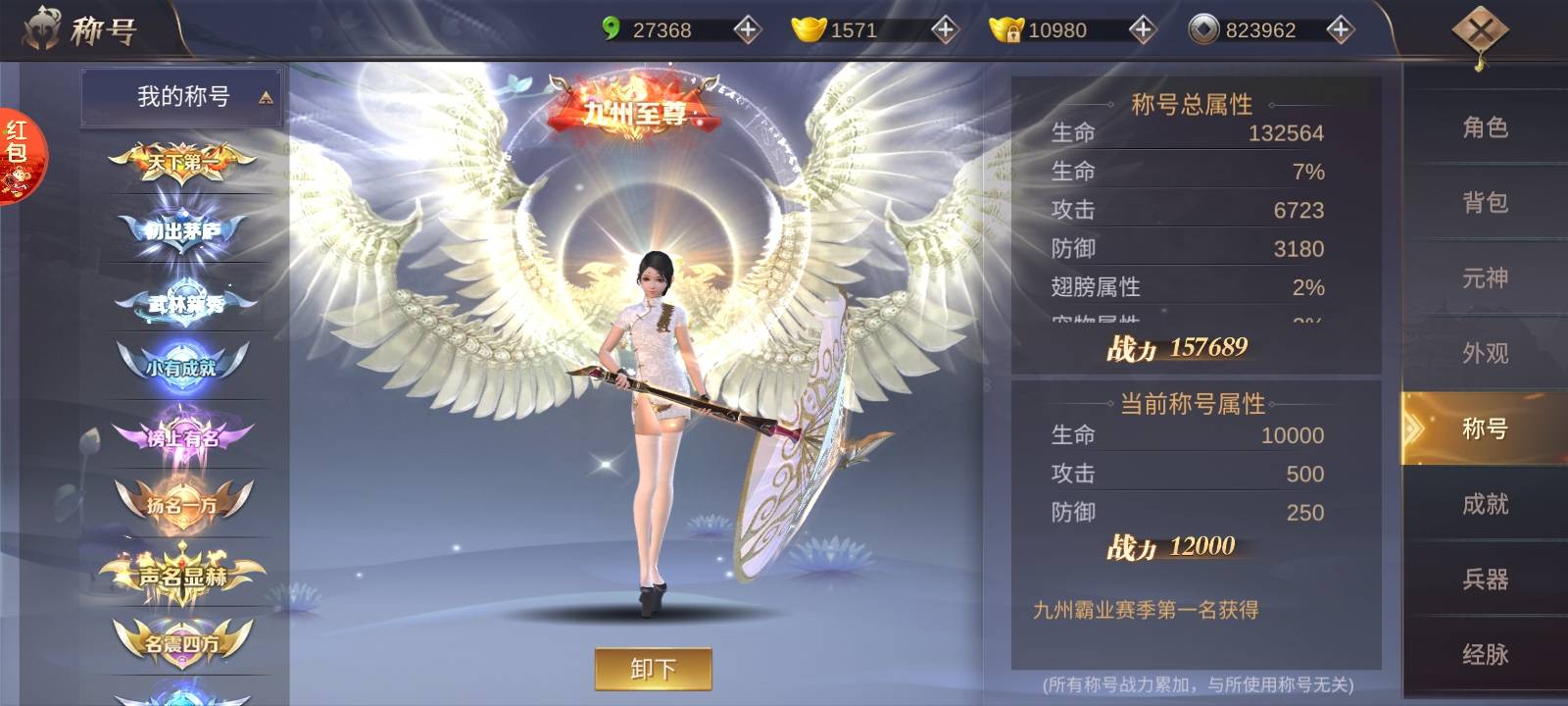
Task: Switch to the 角色 character tab
Action: click(1485, 127)
